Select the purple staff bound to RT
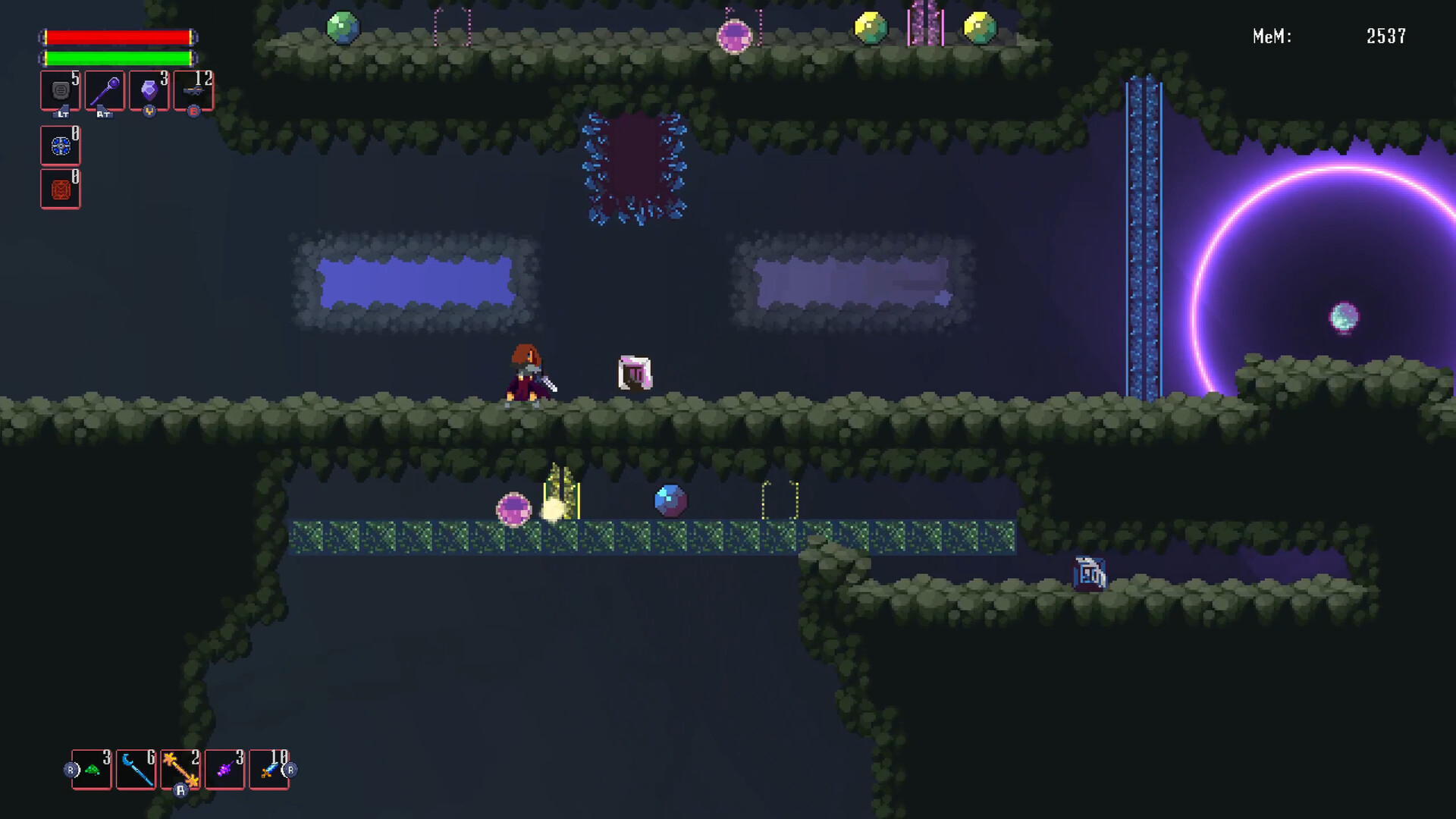 pos(103,89)
